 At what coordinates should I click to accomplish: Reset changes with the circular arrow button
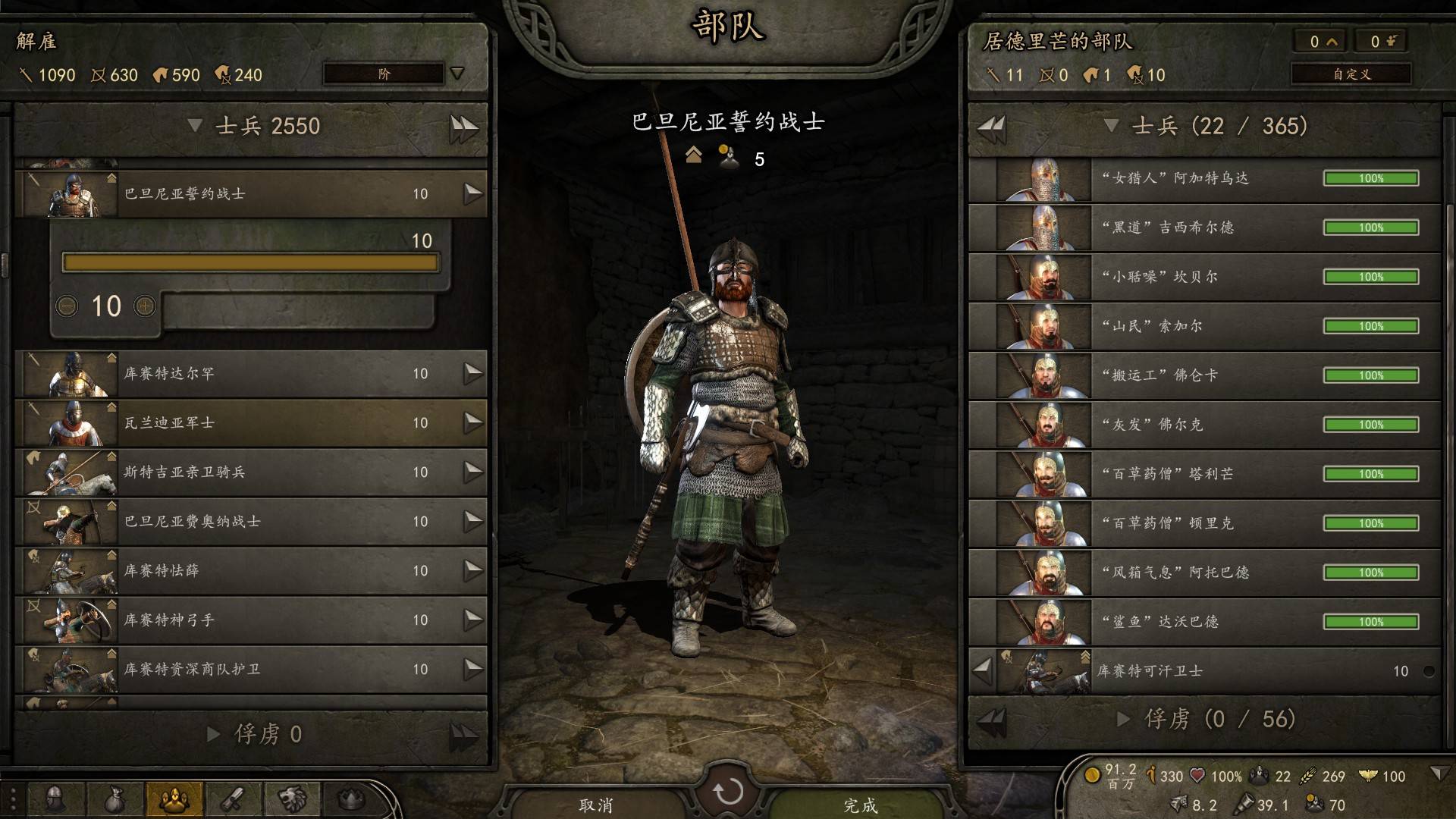tap(728, 792)
